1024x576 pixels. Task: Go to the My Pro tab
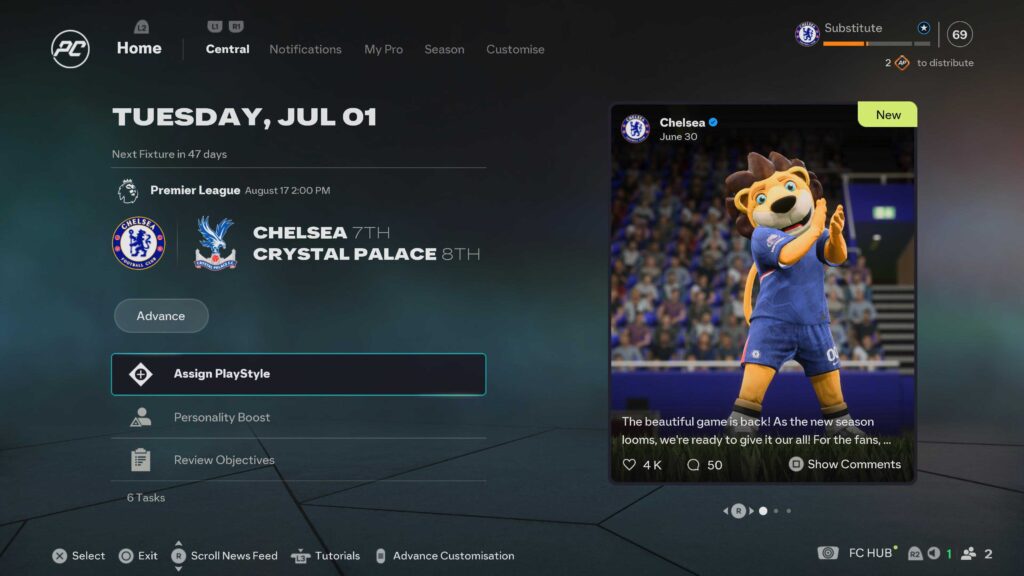click(x=382, y=49)
